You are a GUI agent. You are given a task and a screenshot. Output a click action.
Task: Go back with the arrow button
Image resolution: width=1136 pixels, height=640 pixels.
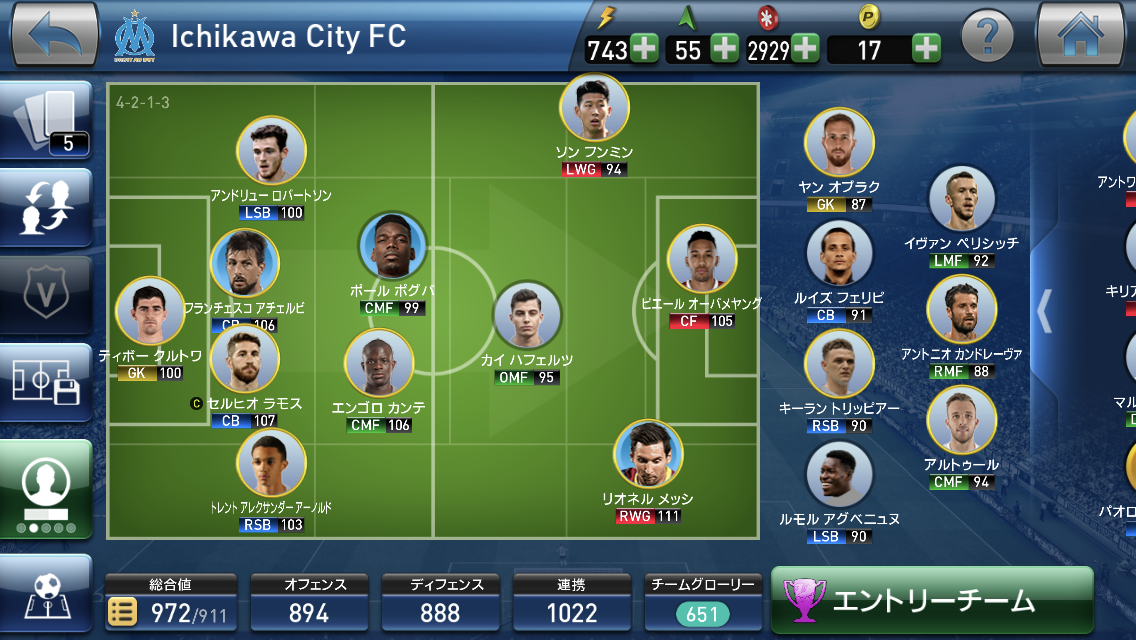coord(53,35)
